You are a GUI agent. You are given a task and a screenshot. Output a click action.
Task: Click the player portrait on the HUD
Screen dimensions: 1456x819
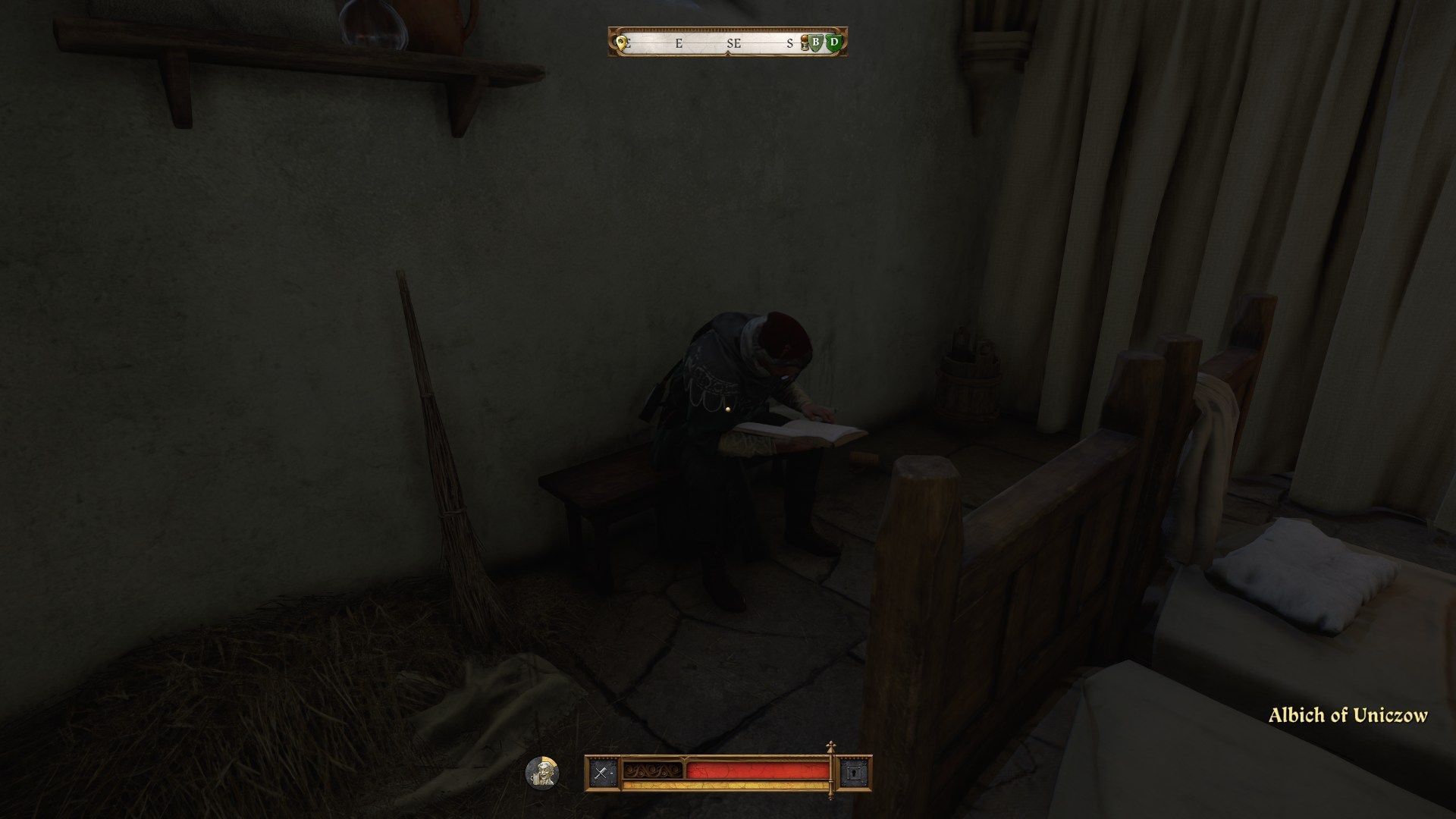coord(543,773)
